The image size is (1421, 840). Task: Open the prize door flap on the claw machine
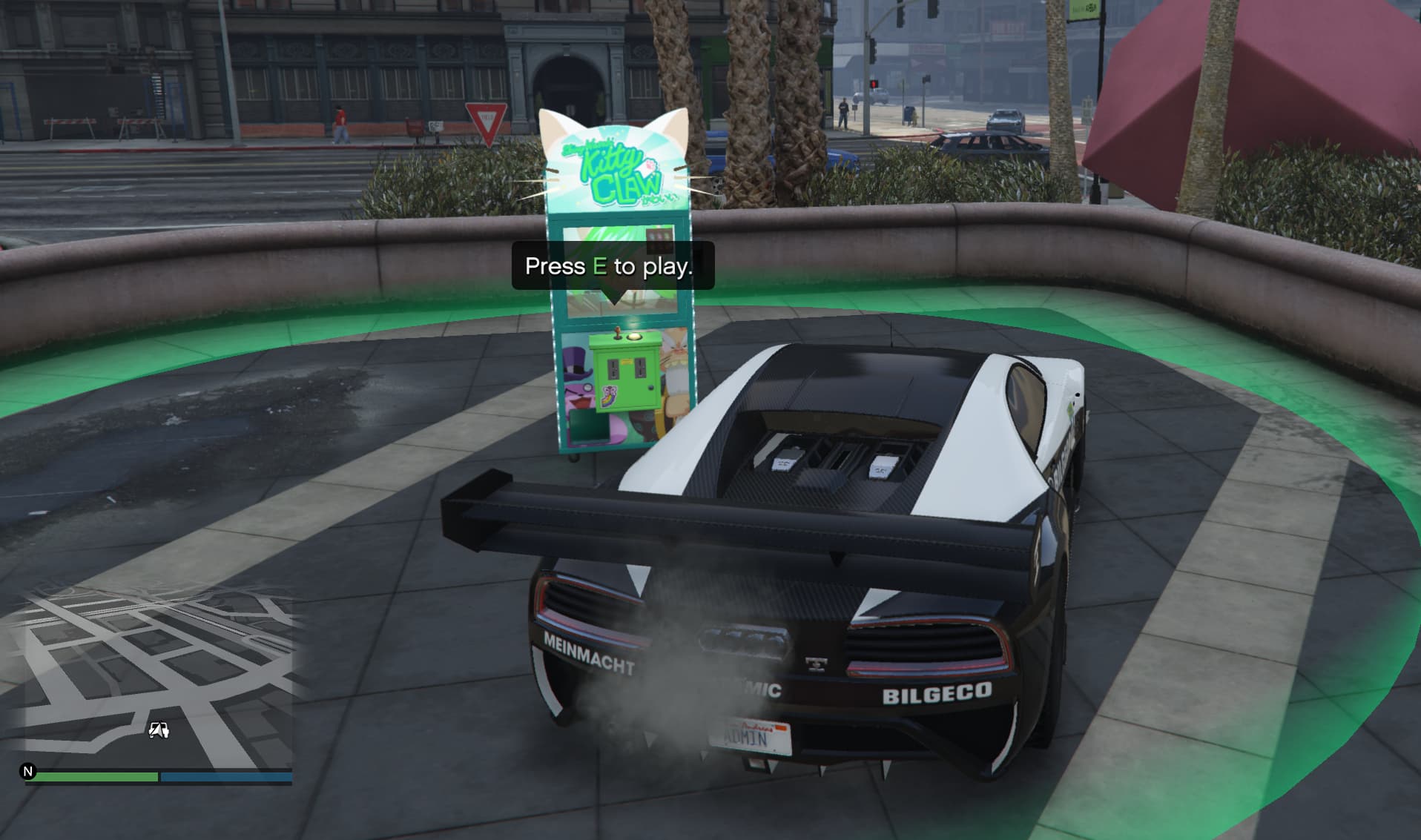coord(589,426)
